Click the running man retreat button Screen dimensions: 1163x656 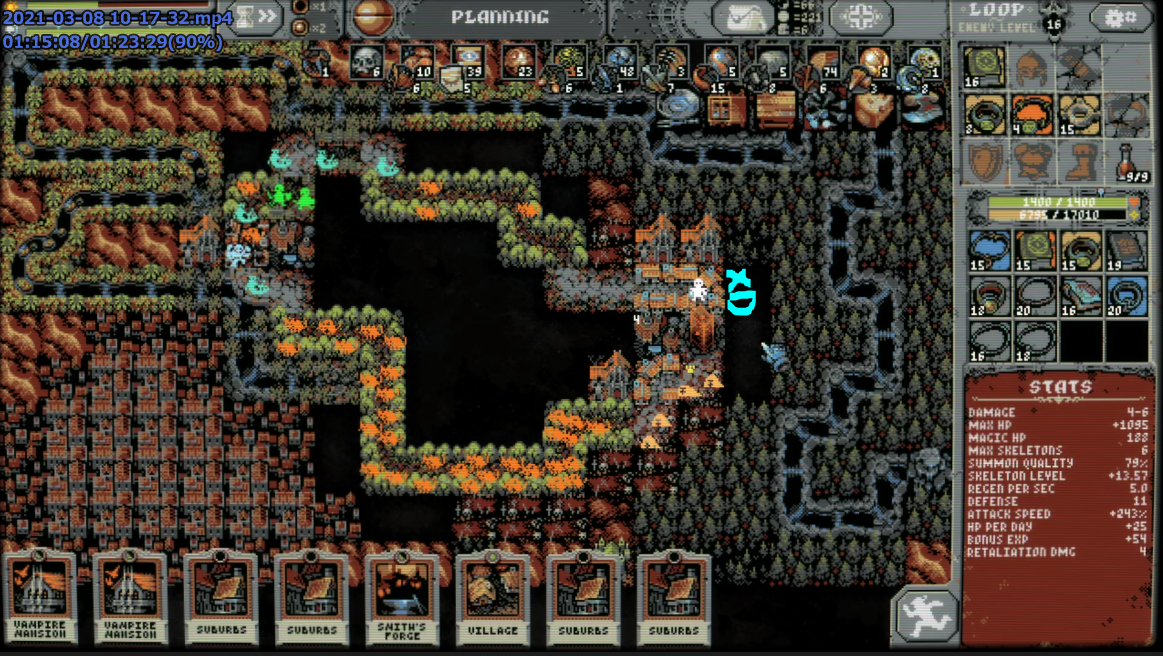(925, 613)
